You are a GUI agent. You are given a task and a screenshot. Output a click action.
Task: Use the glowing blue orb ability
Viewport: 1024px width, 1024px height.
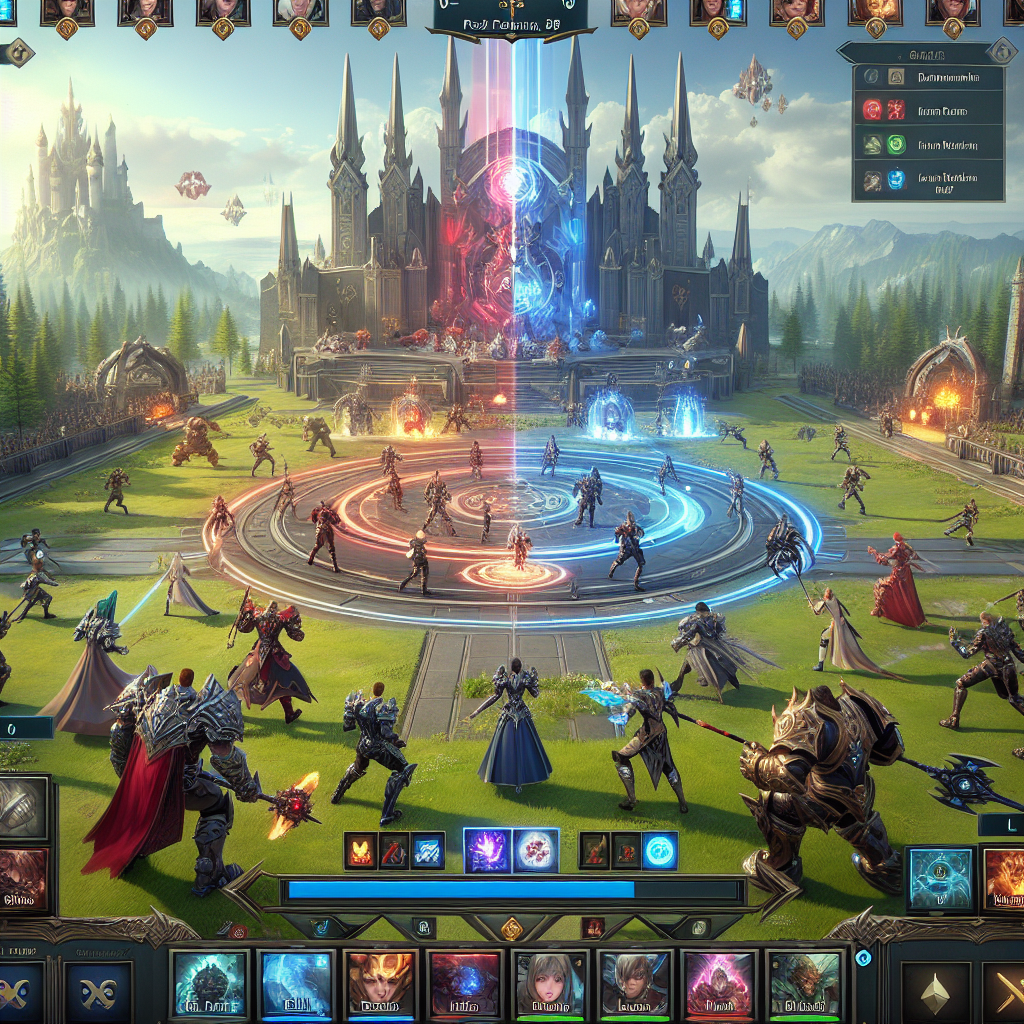tap(660, 850)
